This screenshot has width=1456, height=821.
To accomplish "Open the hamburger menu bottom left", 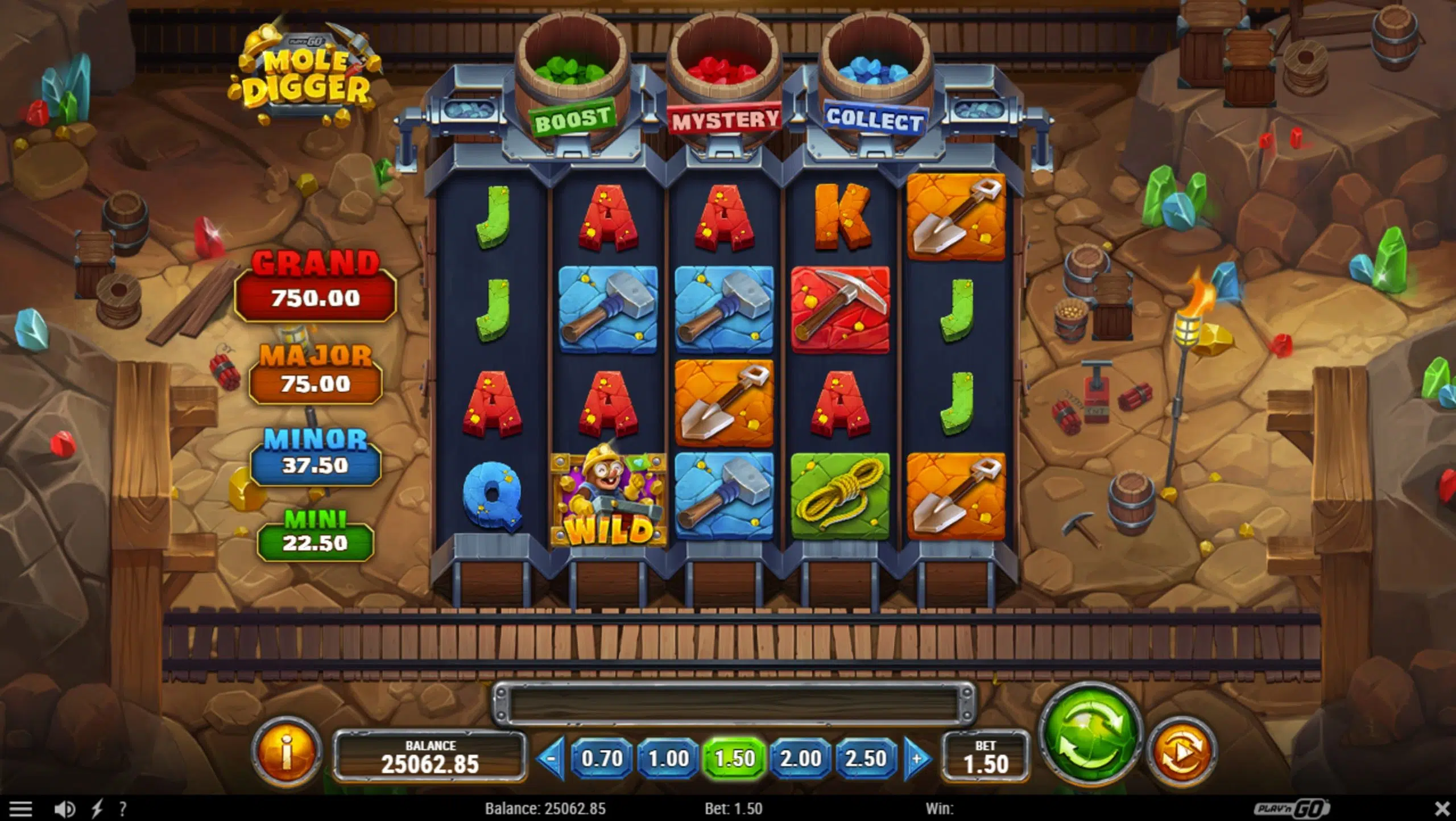I will [x=21, y=808].
